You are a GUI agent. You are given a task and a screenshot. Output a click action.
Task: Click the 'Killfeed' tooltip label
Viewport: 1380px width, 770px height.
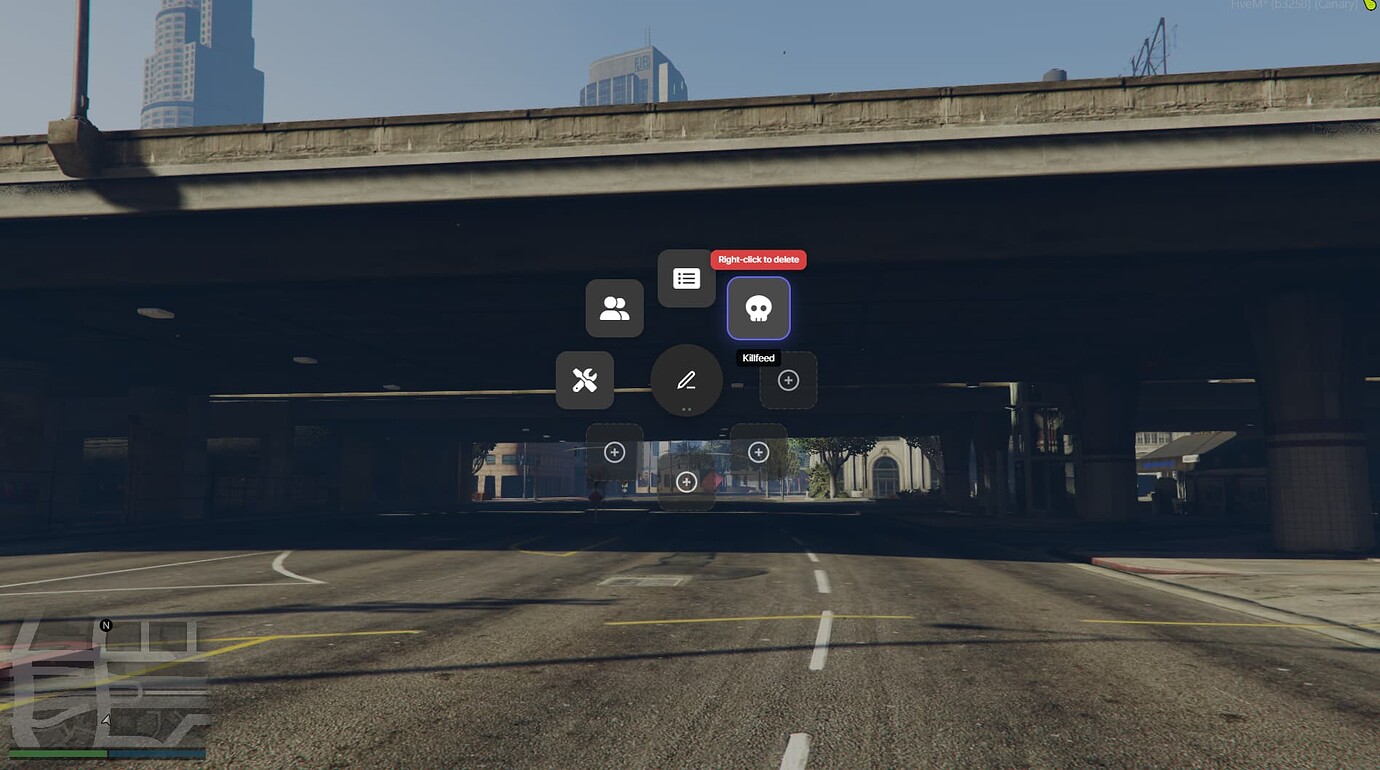click(x=758, y=358)
